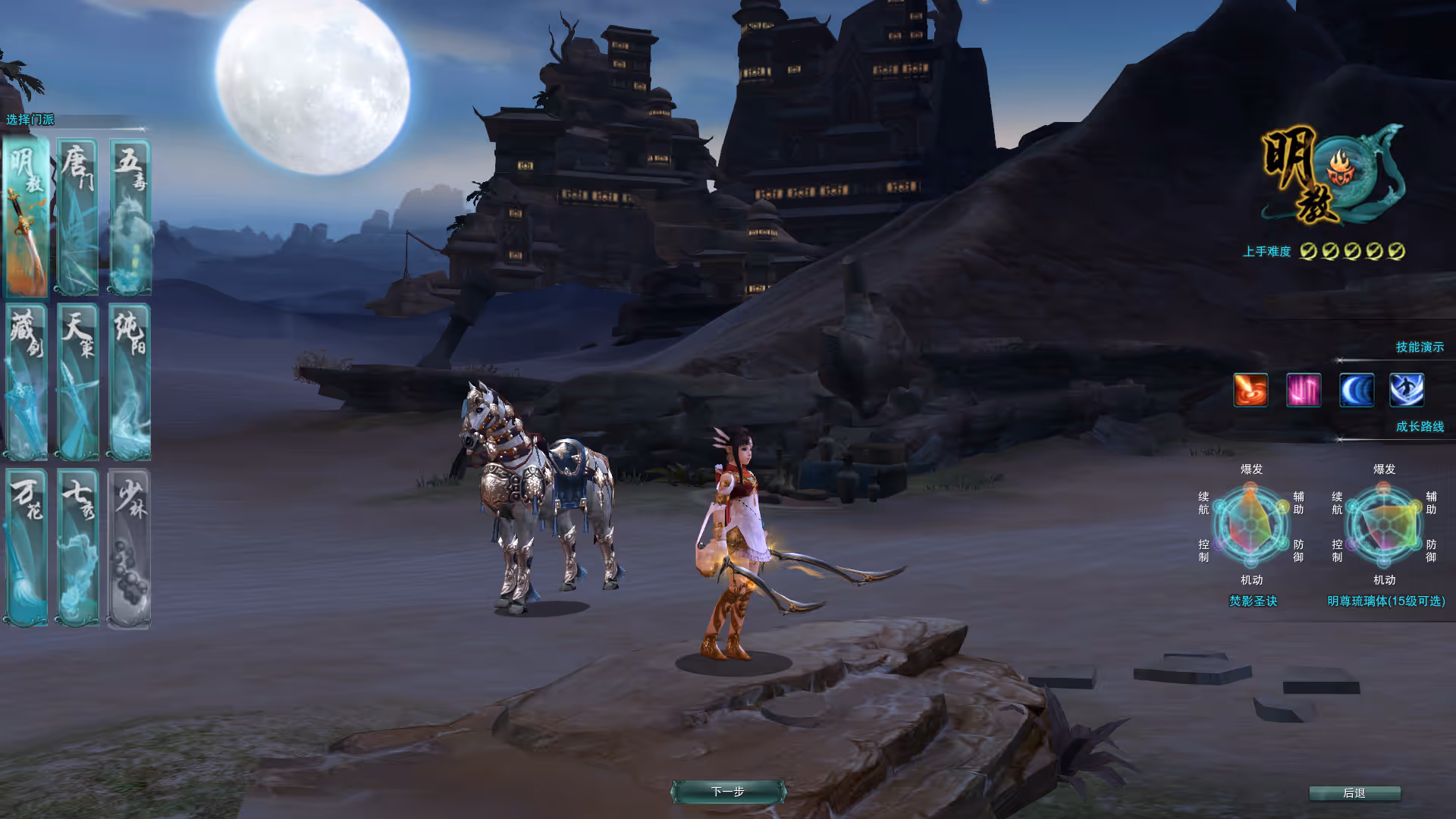
Task: Choose the 七秀 sect card
Action: tap(77, 548)
